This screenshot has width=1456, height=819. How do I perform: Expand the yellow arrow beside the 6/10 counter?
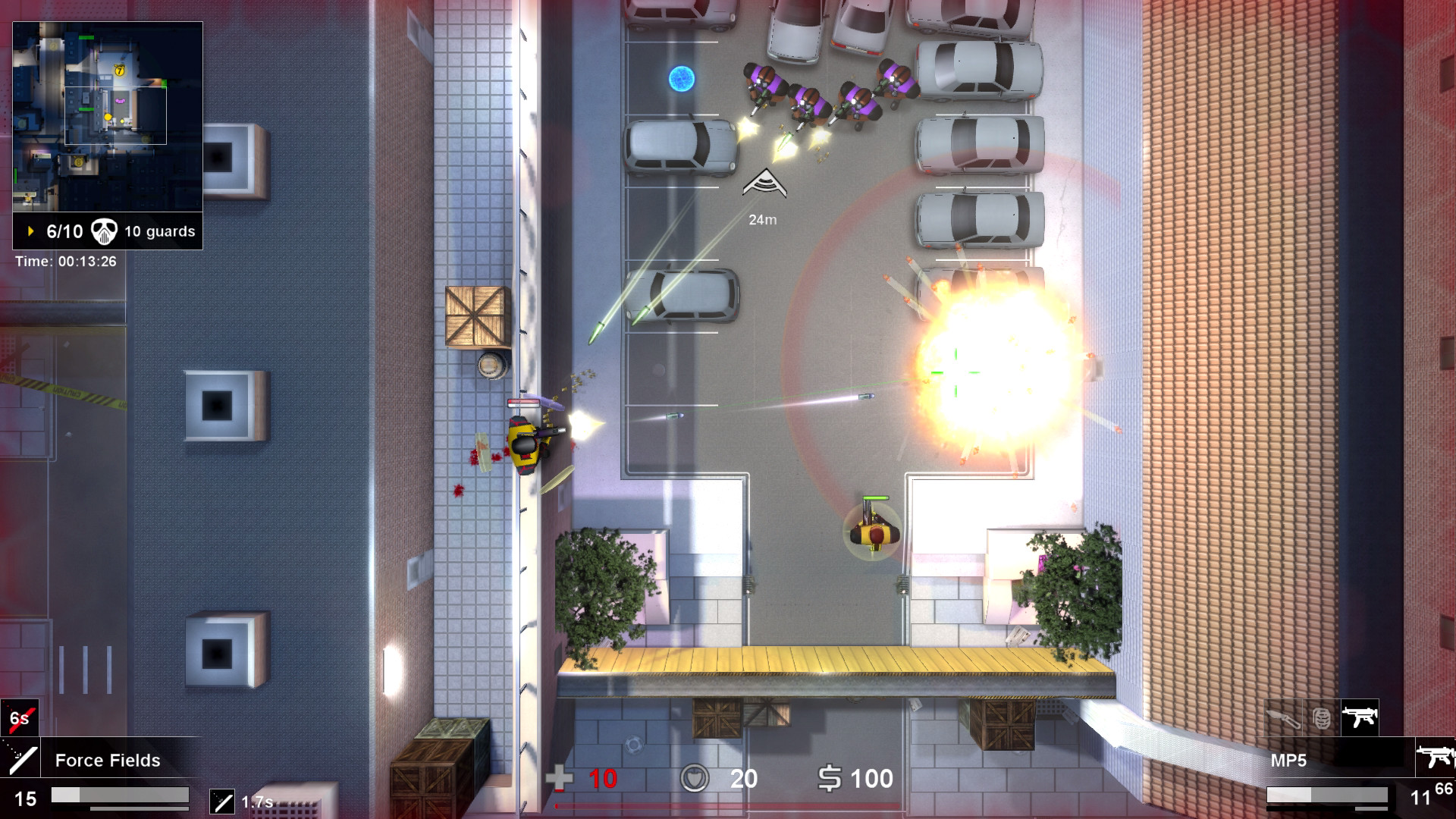pos(30,231)
